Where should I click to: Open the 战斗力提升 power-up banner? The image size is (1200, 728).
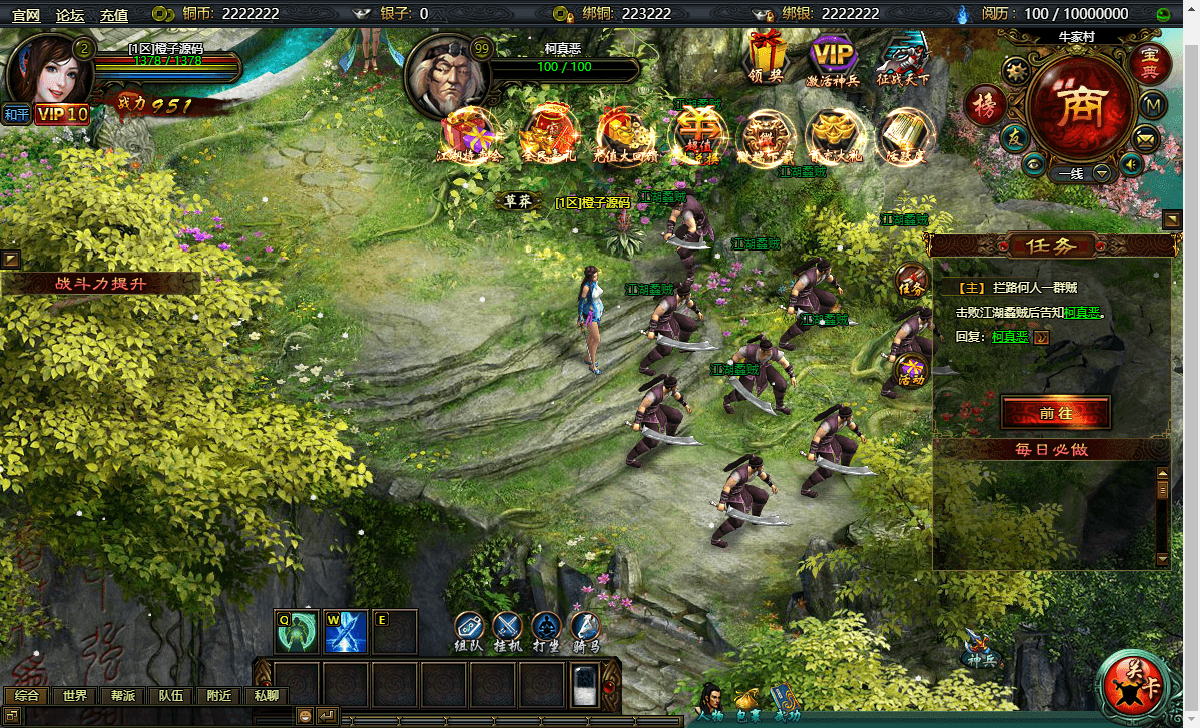pyautogui.click(x=100, y=284)
